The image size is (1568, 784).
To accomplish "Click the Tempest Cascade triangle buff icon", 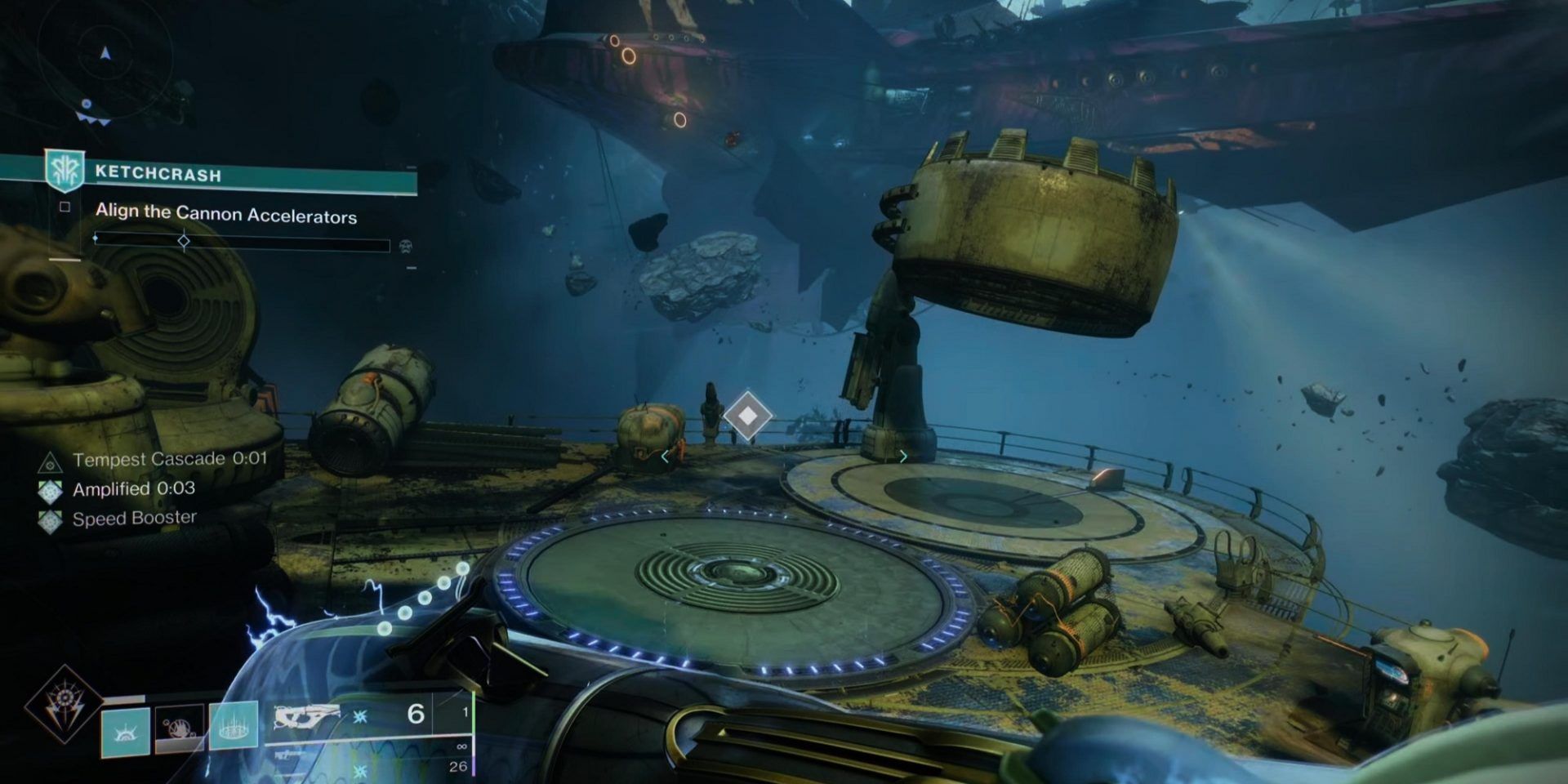I will (x=52, y=459).
